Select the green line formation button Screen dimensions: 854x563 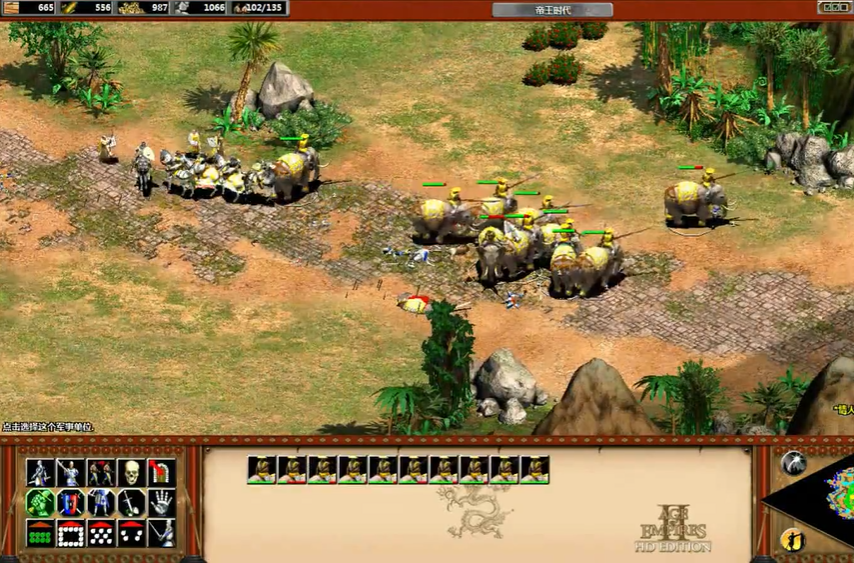pos(40,534)
